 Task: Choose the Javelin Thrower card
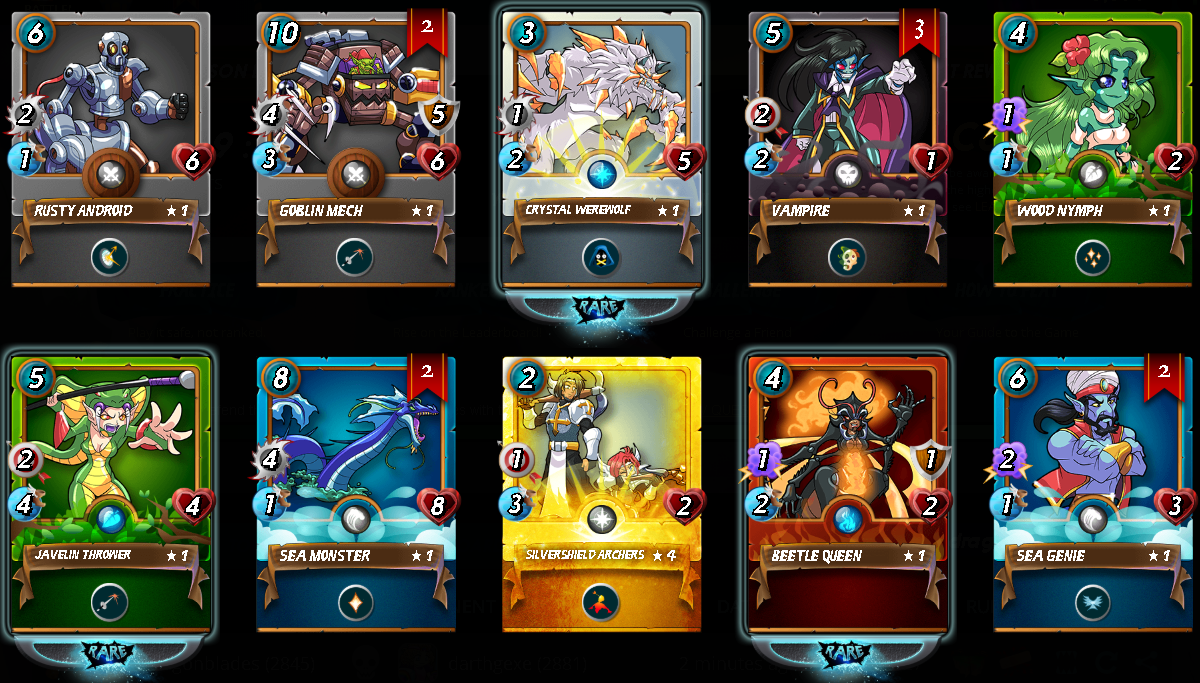point(110,493)
